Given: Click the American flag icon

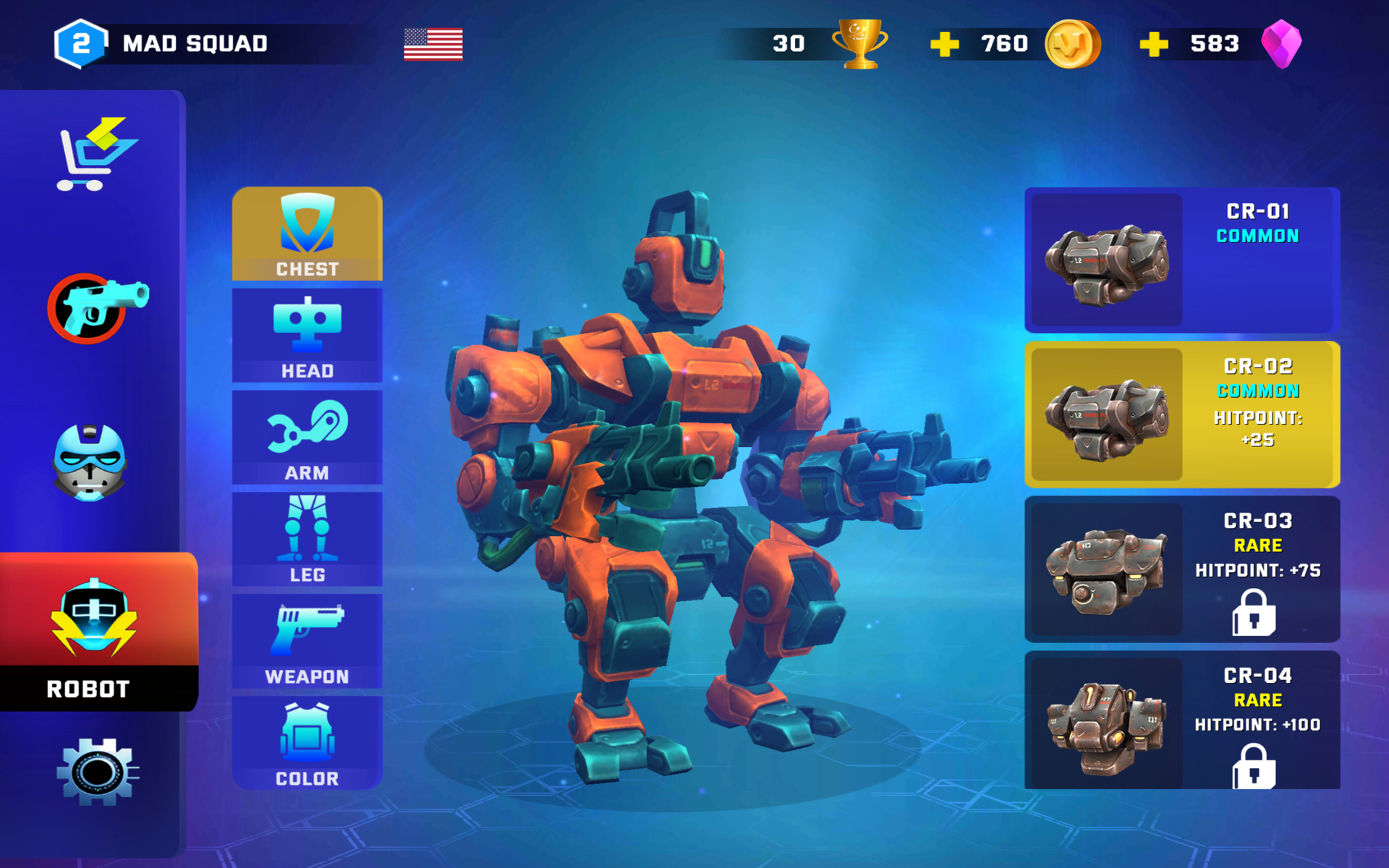Looking at the screenshot, I should pyautogui.click(x=433, y=43).
